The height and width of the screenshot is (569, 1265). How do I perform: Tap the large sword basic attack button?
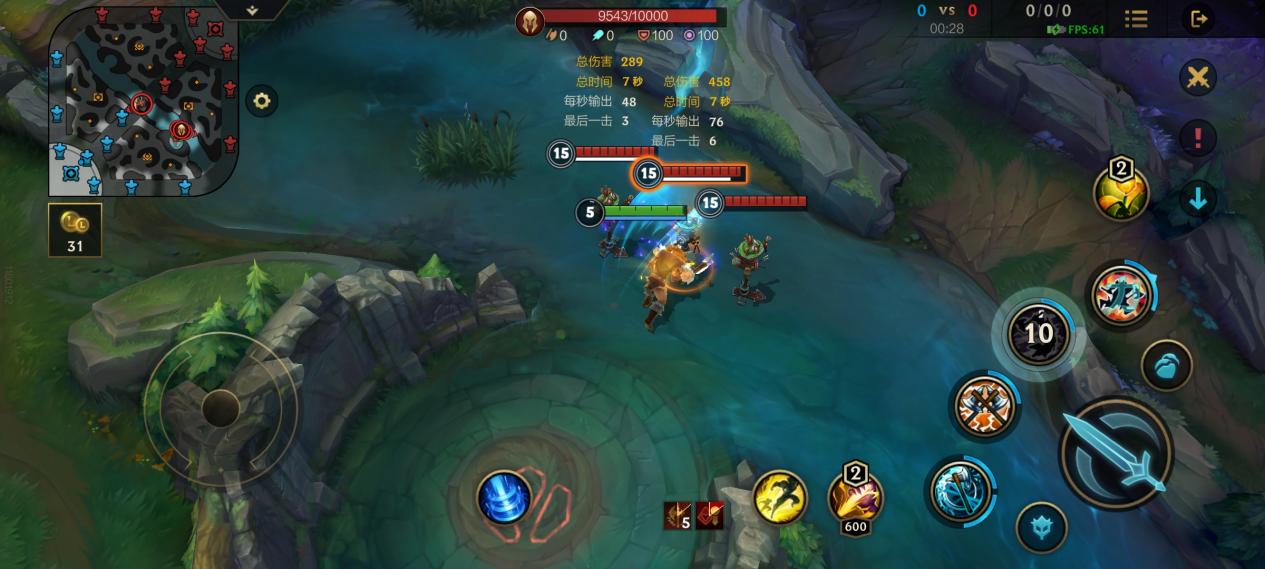click(x=1115, y=453)
